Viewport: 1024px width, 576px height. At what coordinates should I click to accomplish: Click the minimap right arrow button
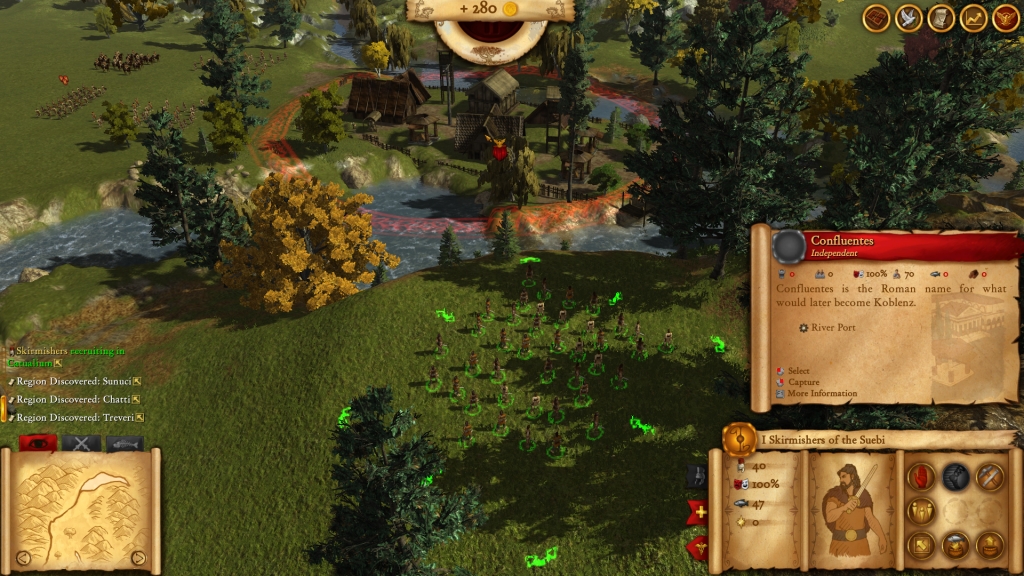[x=138, y=557]
